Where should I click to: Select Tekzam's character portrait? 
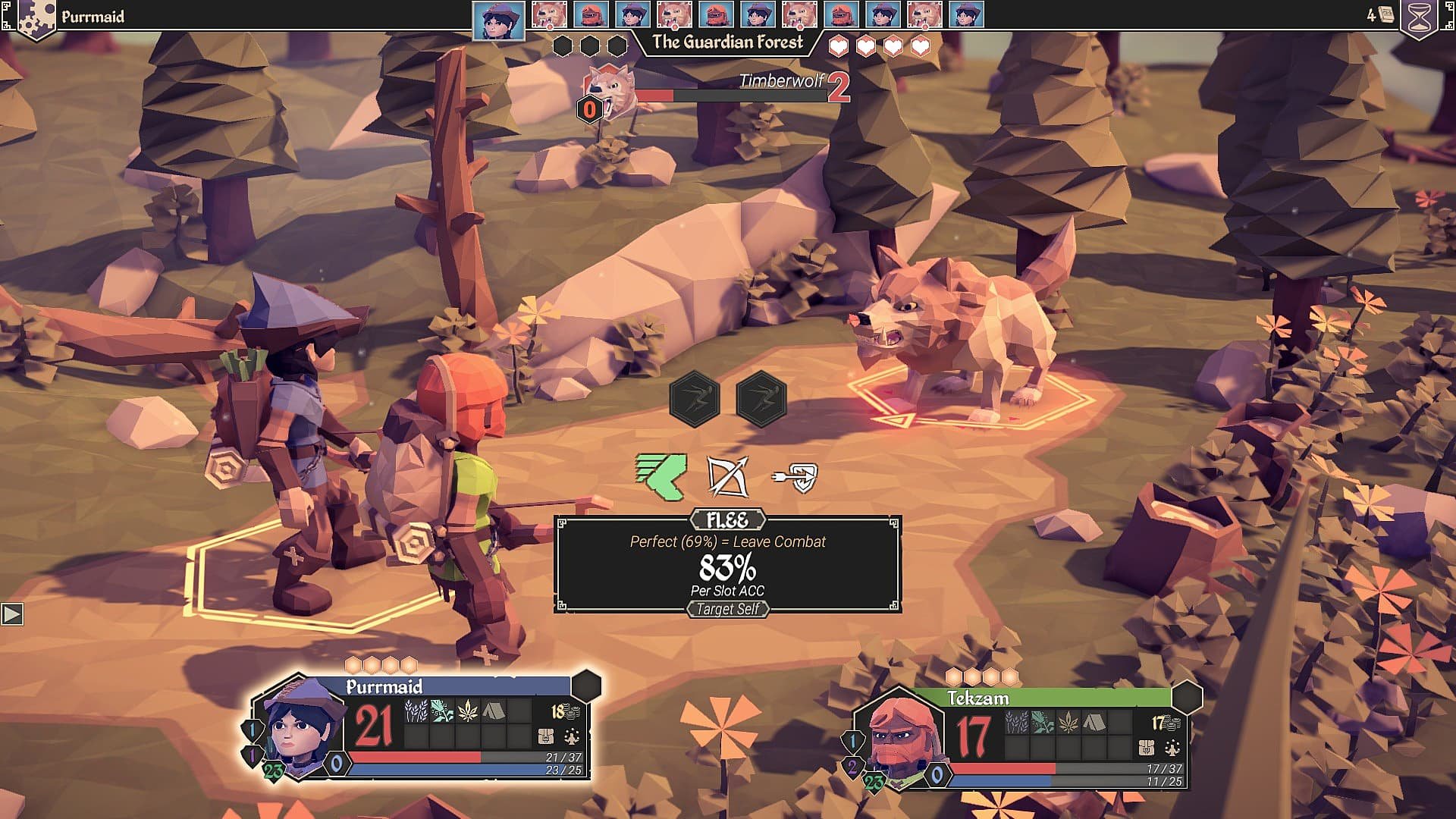tap(900, 739)
